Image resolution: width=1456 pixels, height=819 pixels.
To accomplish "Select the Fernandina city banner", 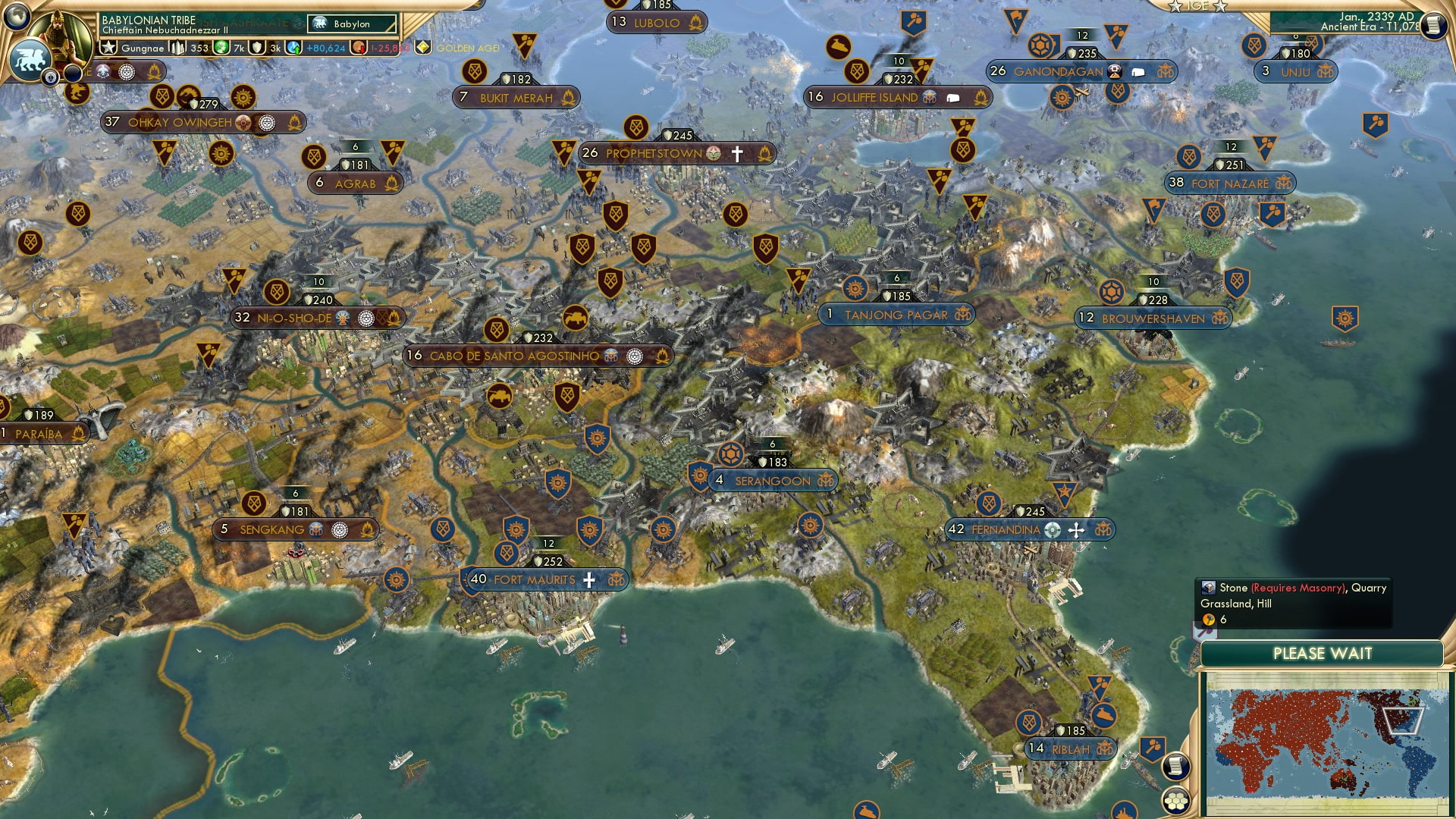I will (1006, 530).
